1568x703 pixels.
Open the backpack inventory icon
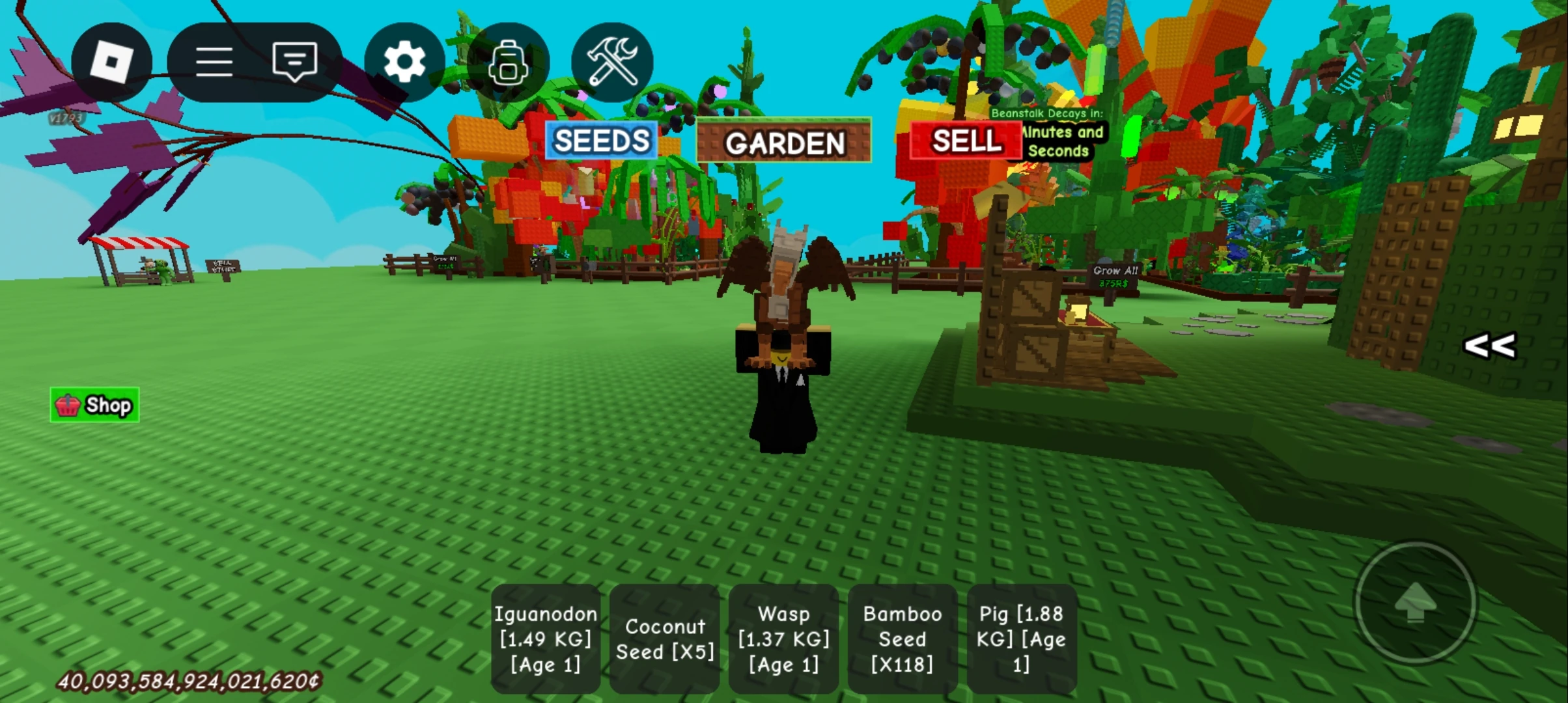509,61
